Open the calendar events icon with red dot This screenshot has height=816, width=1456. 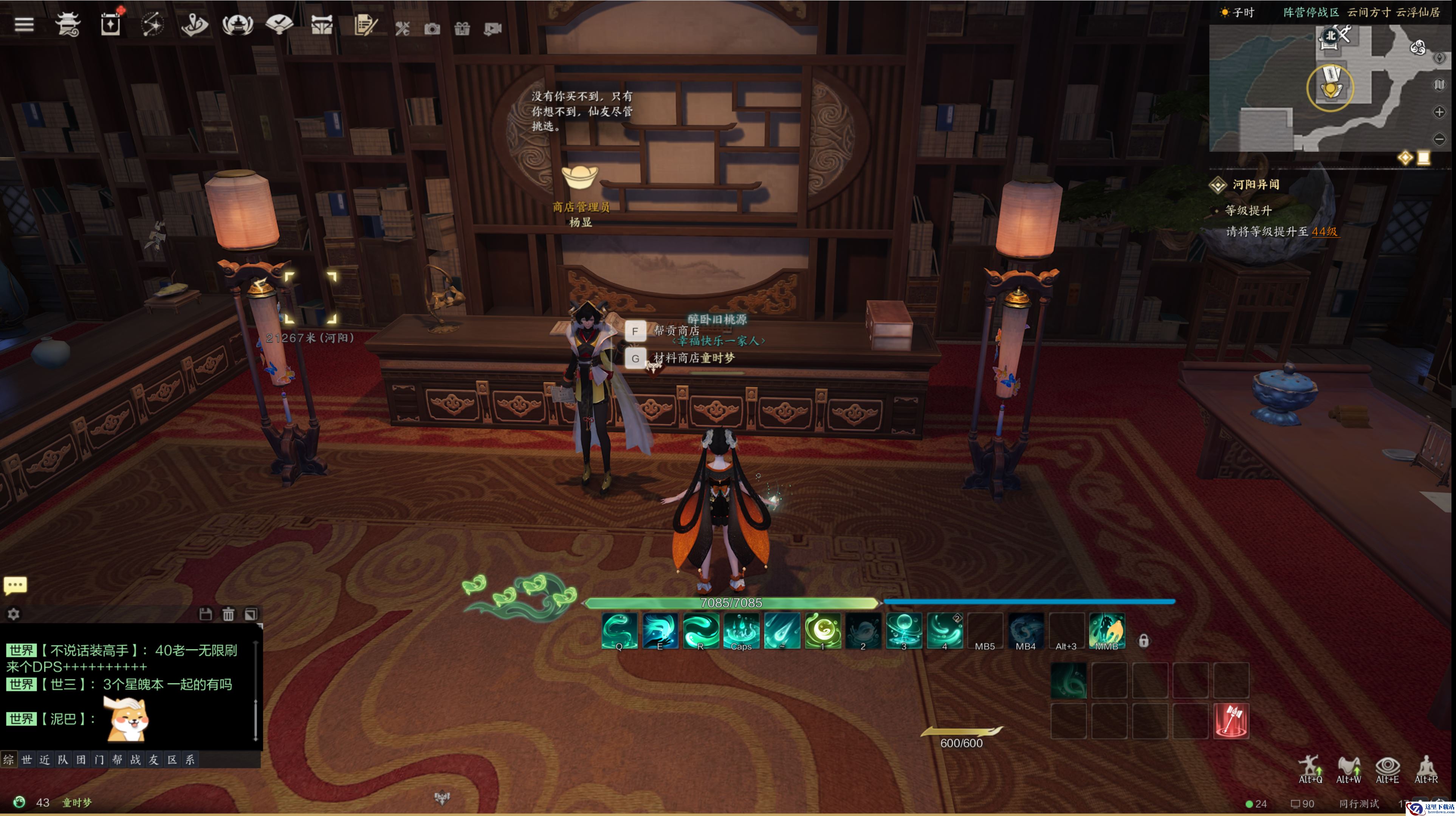point(111,24)
